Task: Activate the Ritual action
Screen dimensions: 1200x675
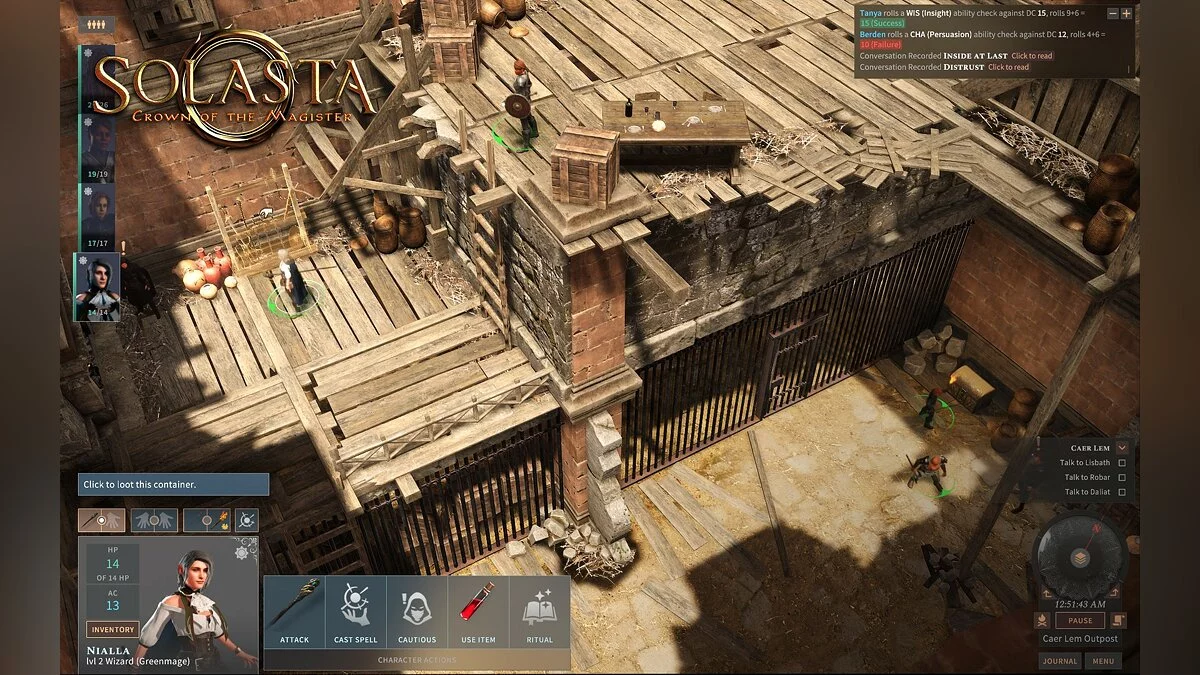Action: coord(539,611)
